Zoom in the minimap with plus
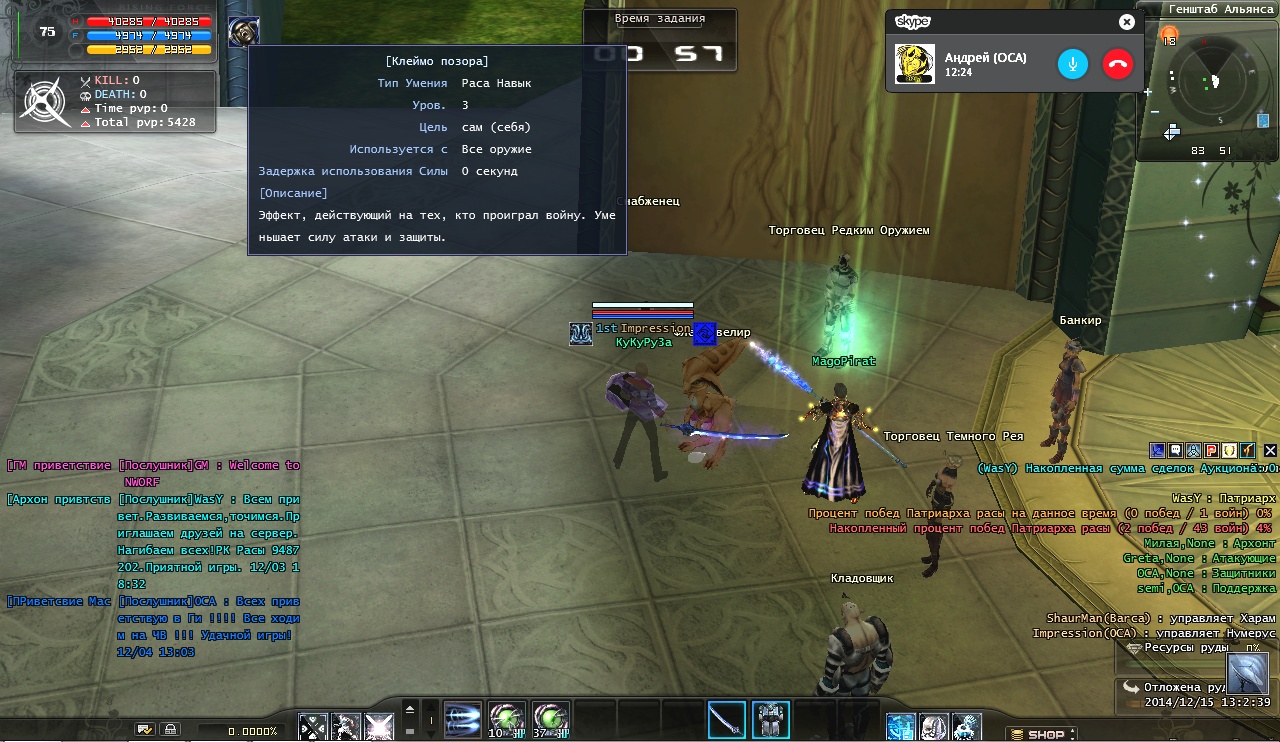 click(1147, 92)
